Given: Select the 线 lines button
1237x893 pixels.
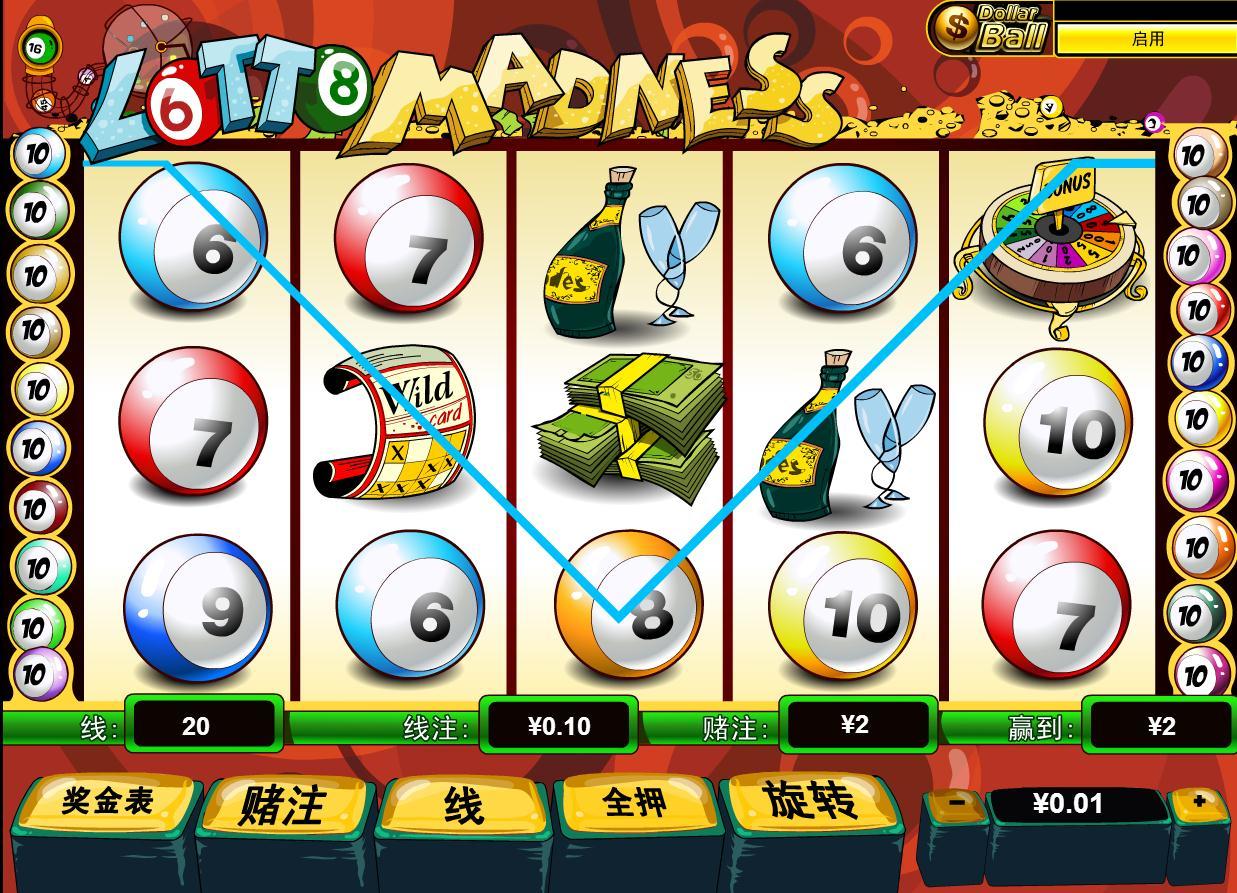Looking at the screenshot, I should tap(462, 805).
